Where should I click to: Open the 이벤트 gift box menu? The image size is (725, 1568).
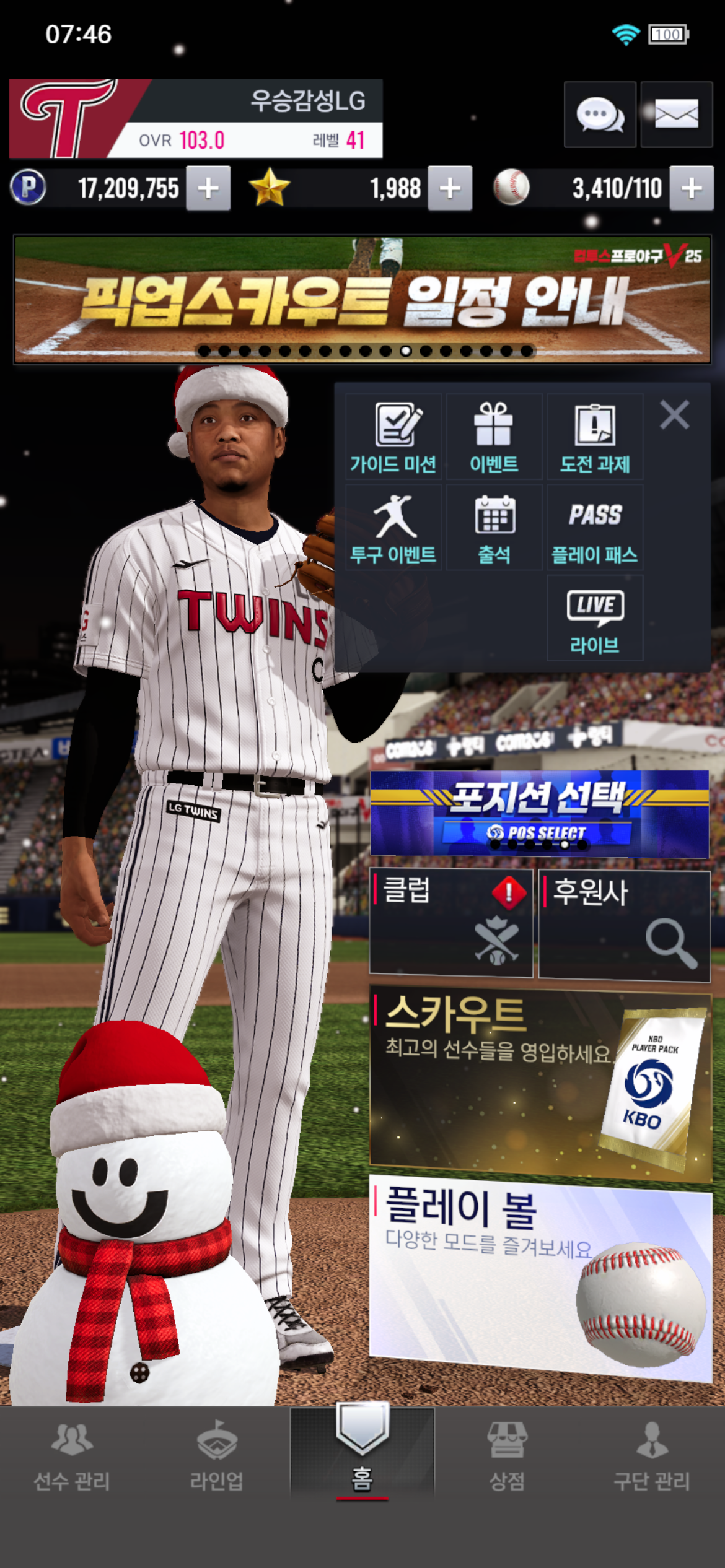coord(494,437)
